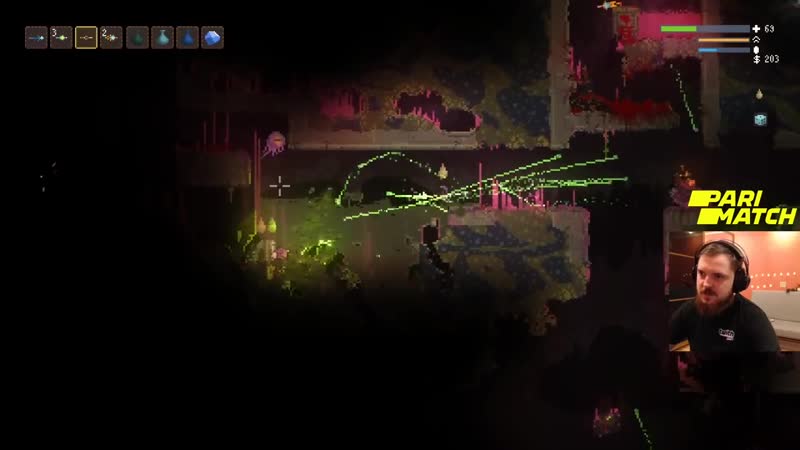Select the dark green potion flask slot
The height and width of the screenshot is (450, 800).
tap(138, 38)
